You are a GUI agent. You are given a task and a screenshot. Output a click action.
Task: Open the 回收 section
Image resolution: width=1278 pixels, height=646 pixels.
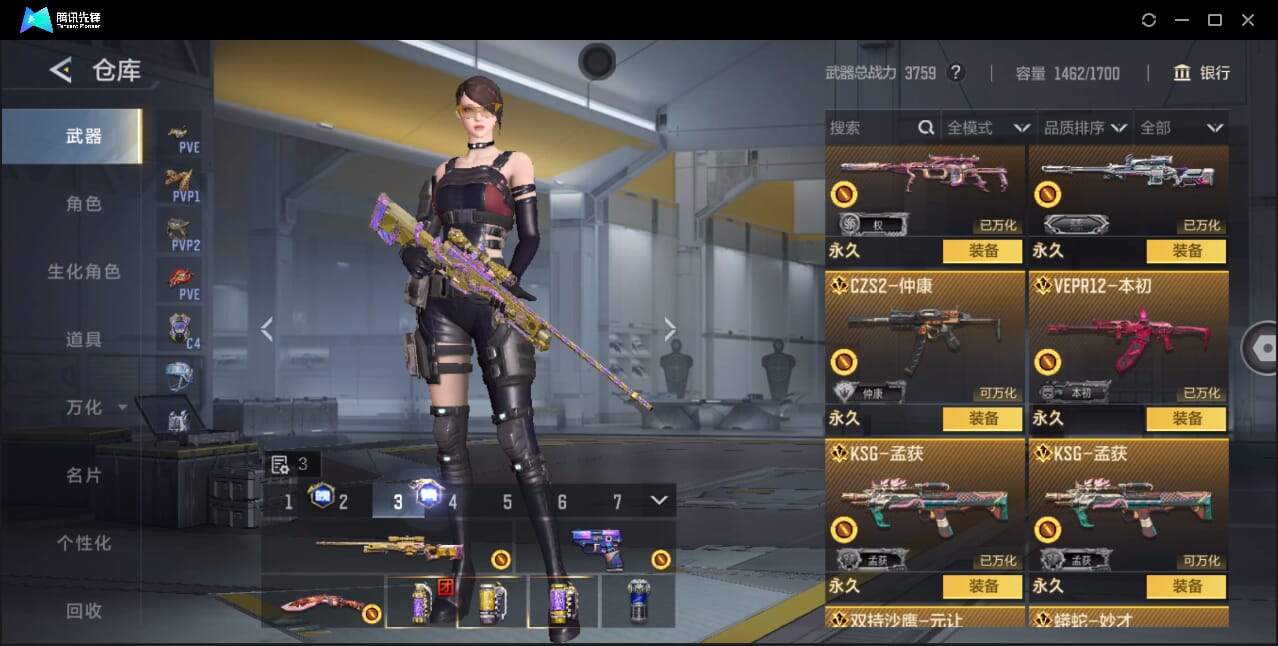pos(84,610)
